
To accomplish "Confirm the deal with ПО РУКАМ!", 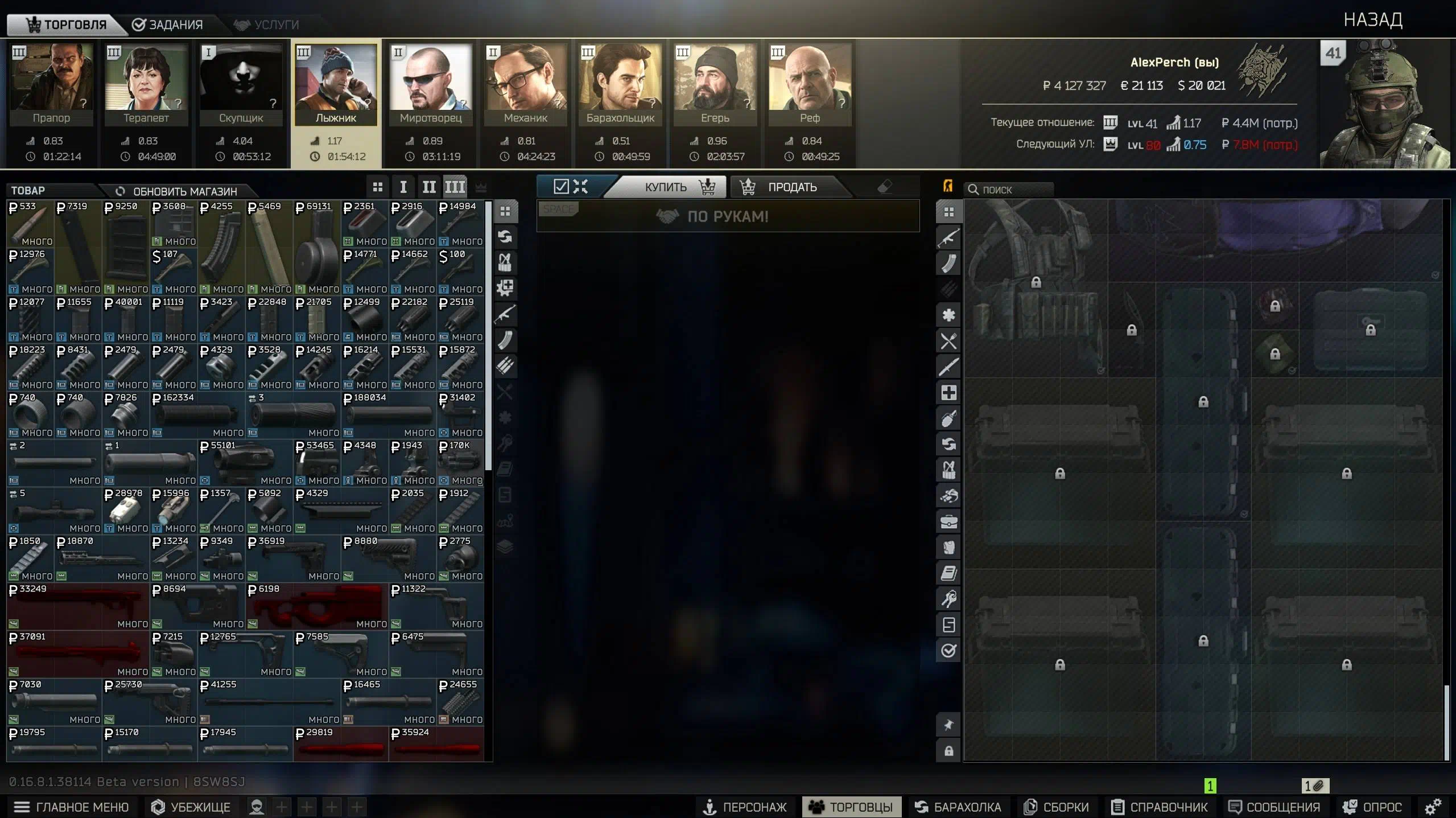I will coord(728,217).
